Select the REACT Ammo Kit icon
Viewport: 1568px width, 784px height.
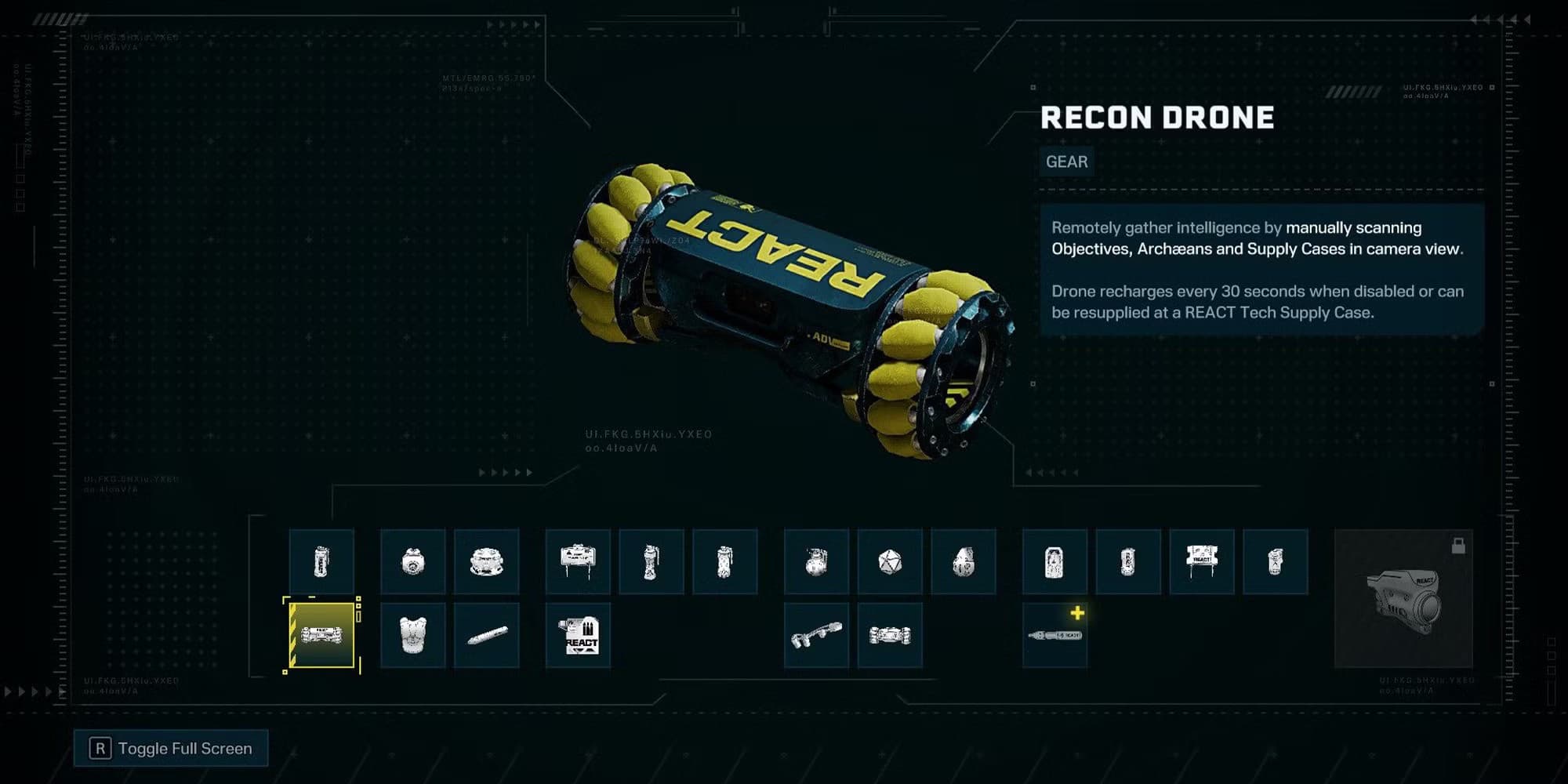(578, 637)
